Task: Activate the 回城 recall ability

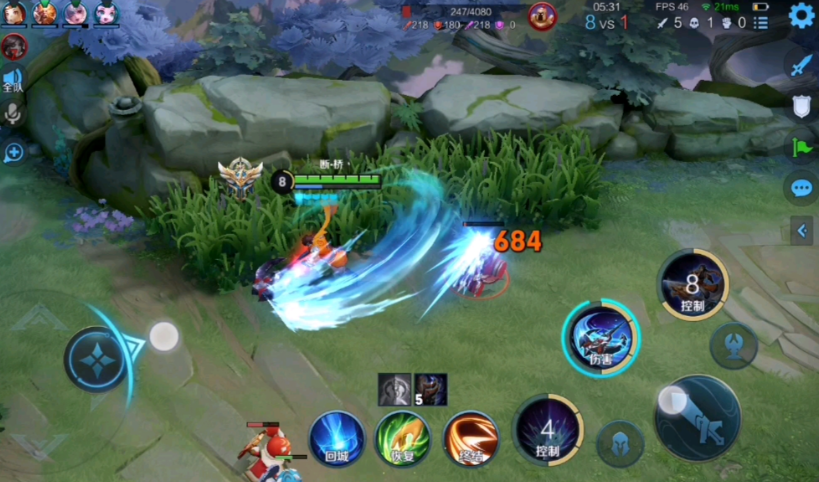Action: pos(336,439)
